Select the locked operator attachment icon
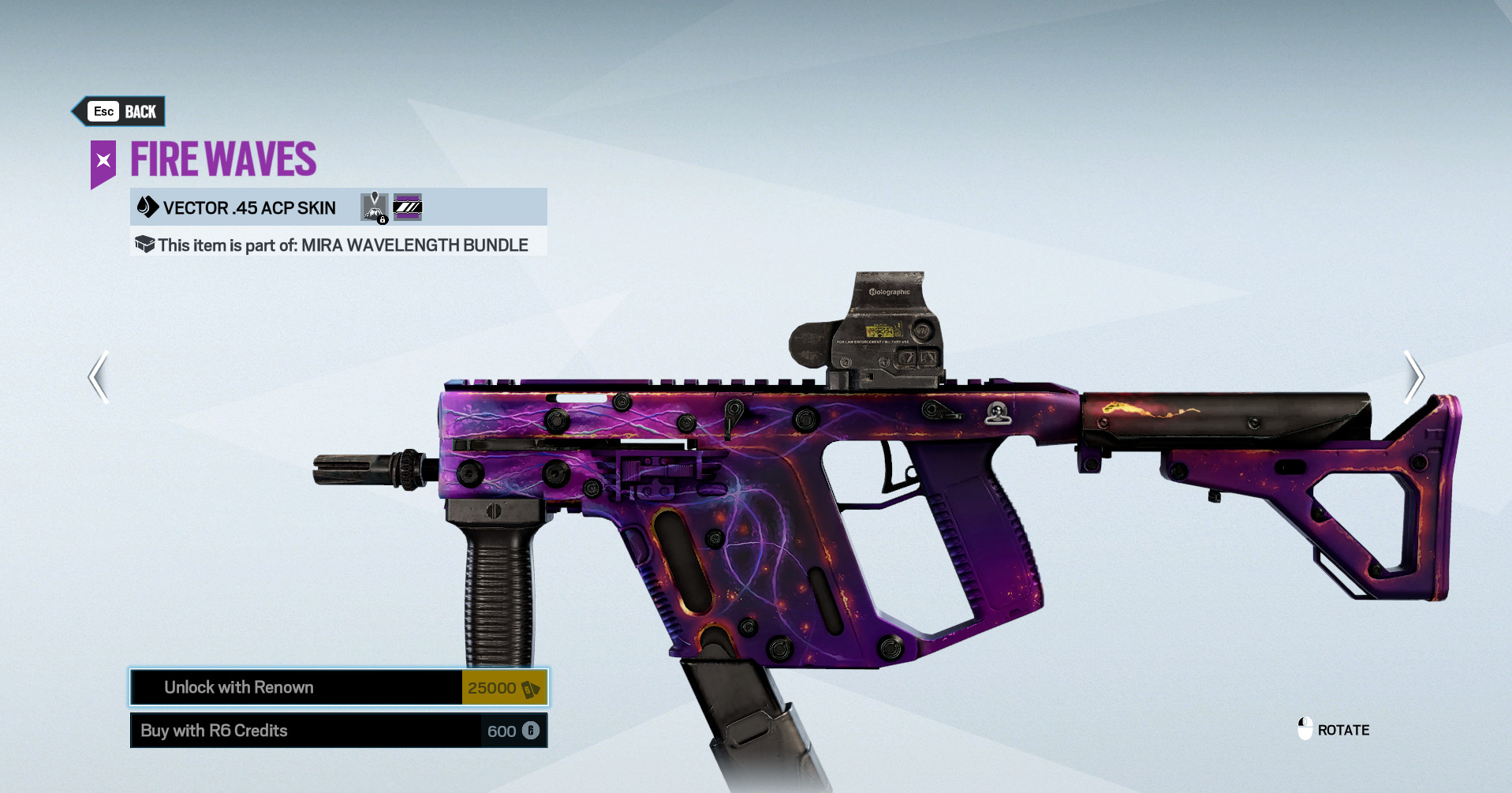The height and width of the screenshot is (793, 1512). (375, 208)
